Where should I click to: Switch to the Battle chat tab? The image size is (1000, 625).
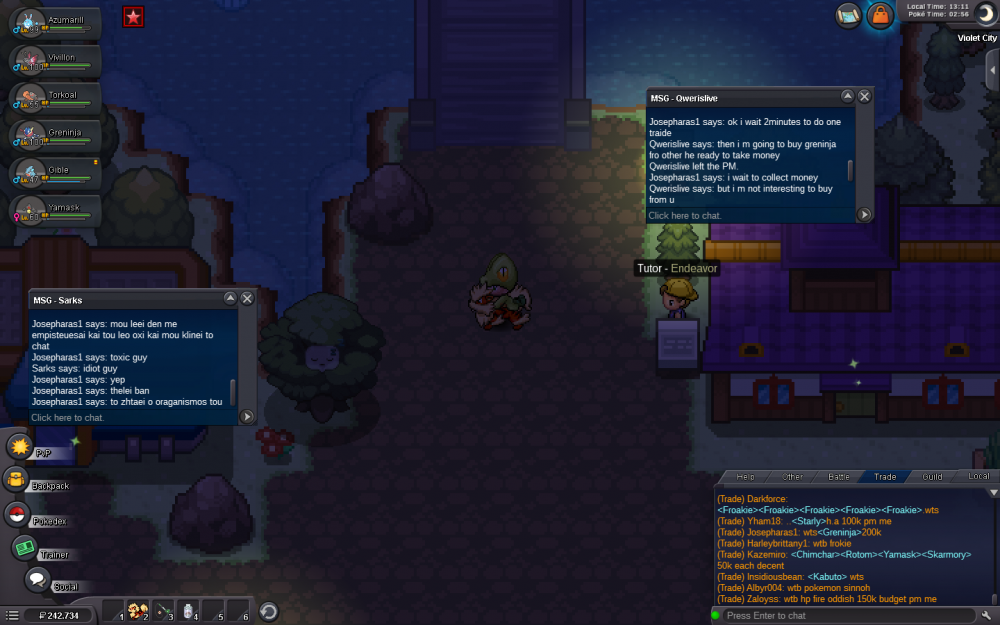(839, 477)
